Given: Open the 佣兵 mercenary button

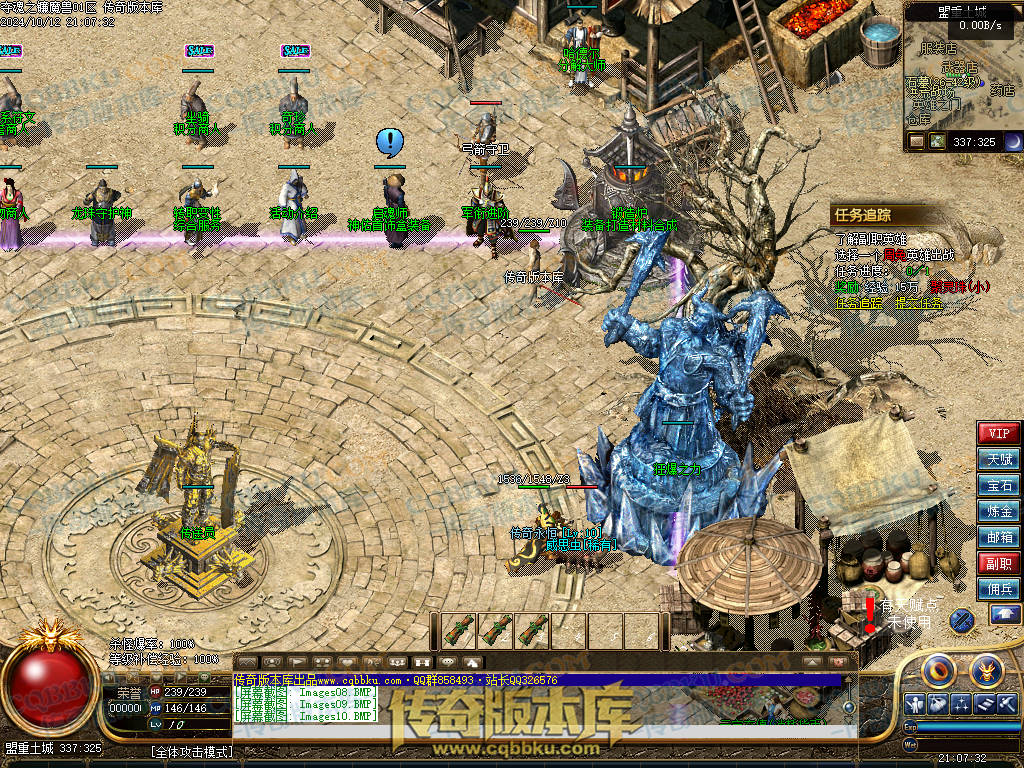Looking at the screenshot, I should (998, 589).
